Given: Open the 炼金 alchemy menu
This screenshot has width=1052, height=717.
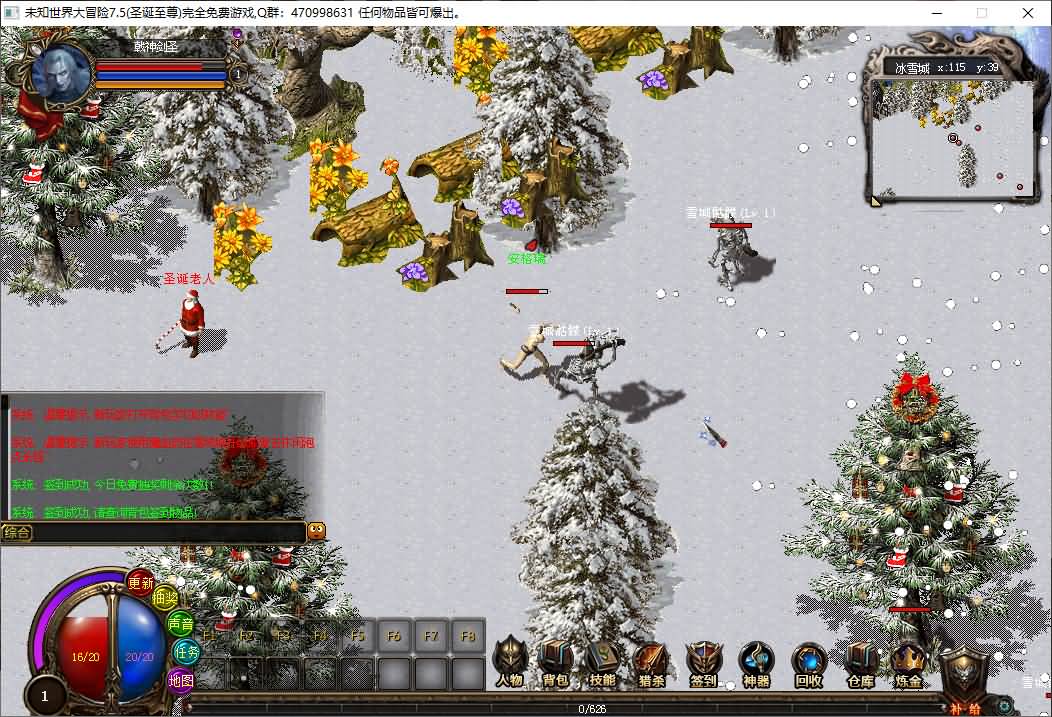Looking at the screenshot, I should click(908, 662).
